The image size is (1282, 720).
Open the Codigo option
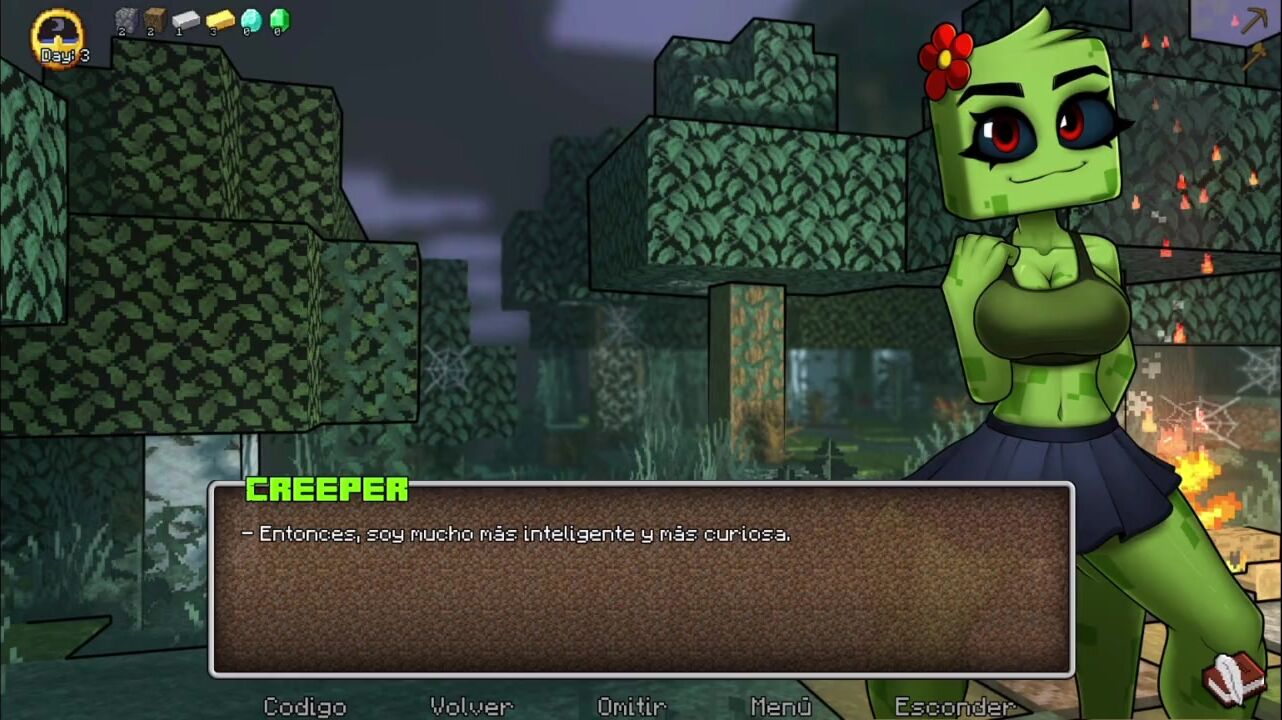[x=304, y=706]
